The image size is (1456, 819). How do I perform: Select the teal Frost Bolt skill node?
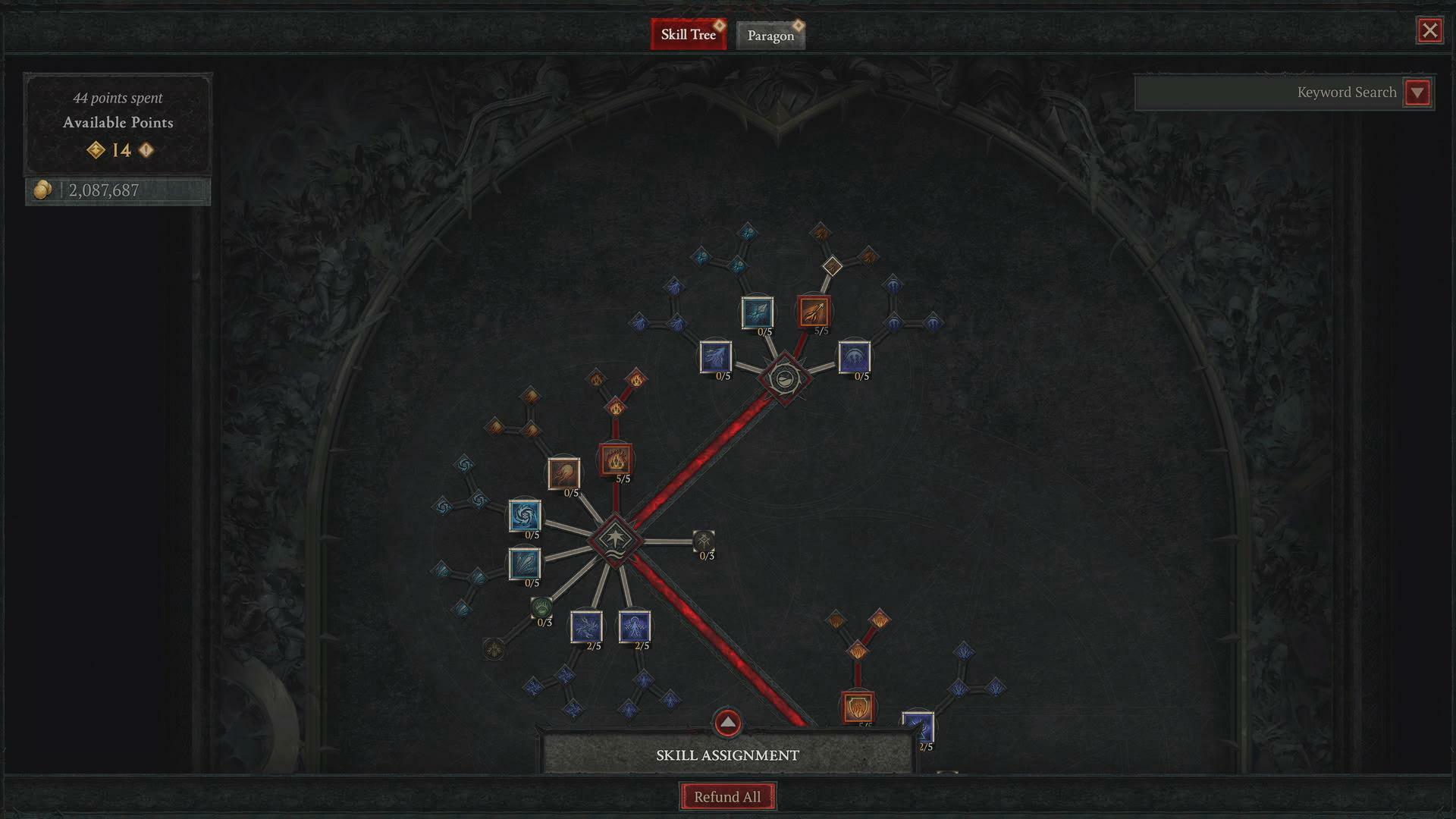[757, 312]
